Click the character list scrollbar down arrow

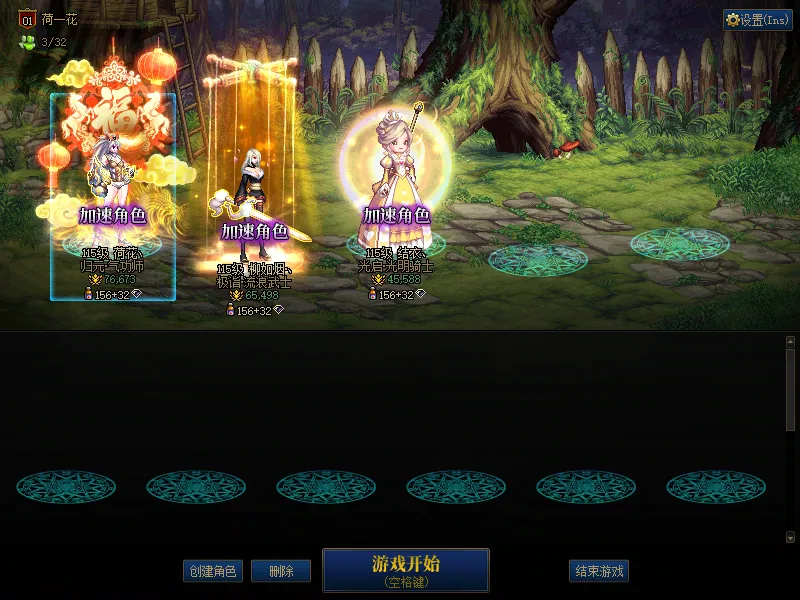(790, 537)
